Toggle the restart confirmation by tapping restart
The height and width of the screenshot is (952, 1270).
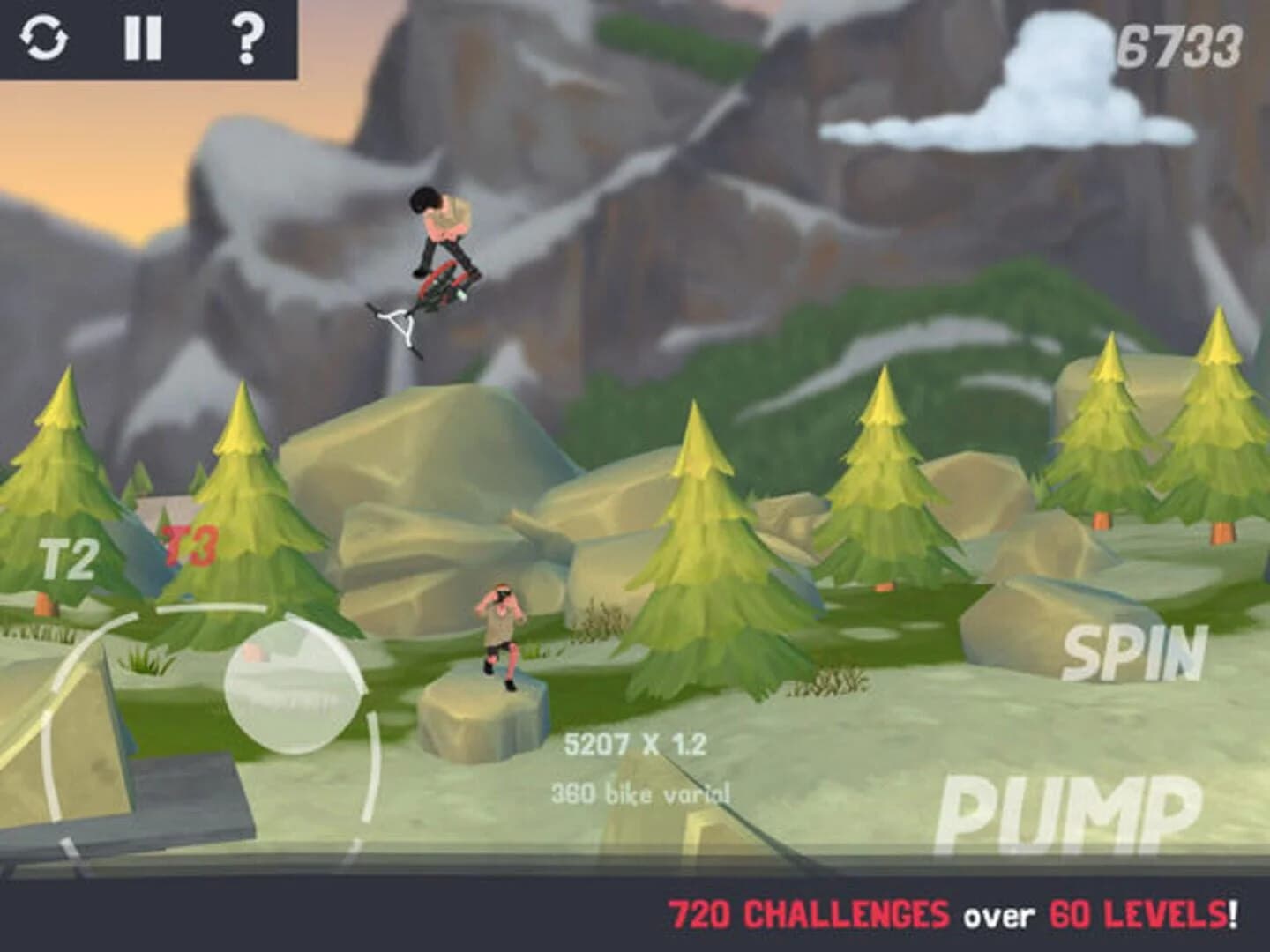46,40
